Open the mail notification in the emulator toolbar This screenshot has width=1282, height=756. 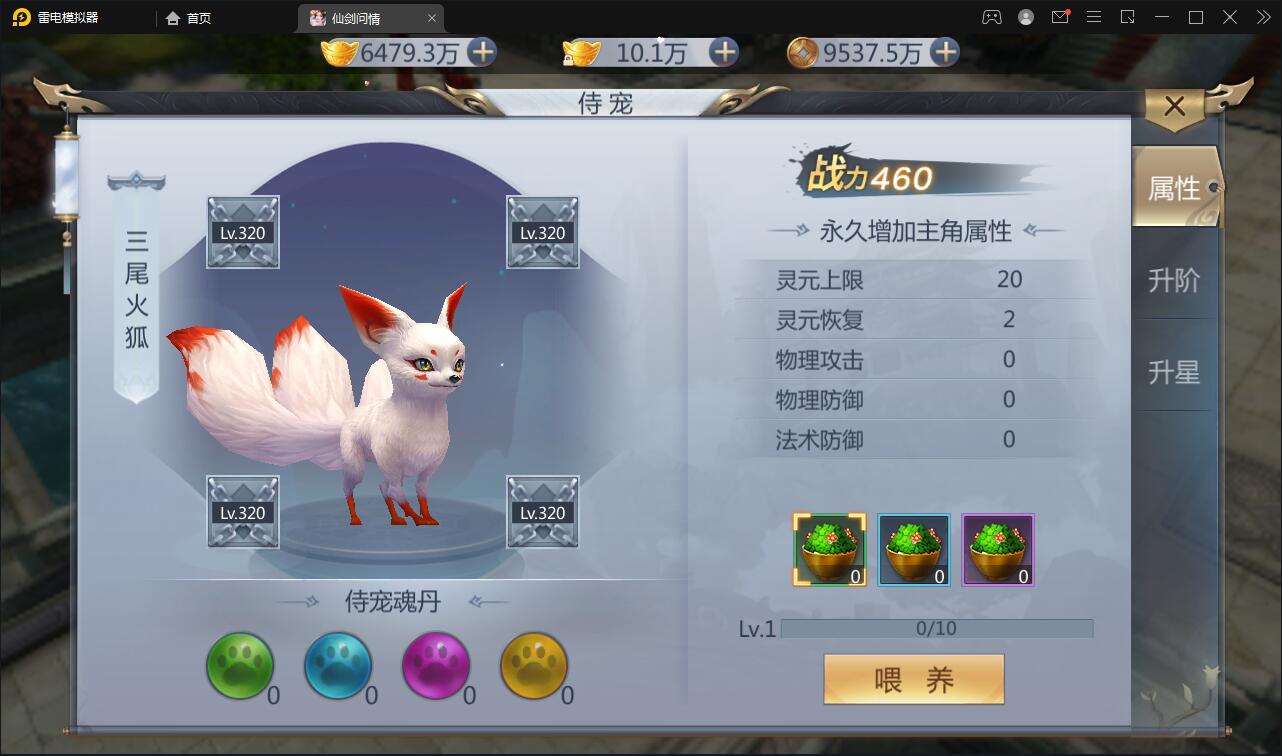(1061, 17)
